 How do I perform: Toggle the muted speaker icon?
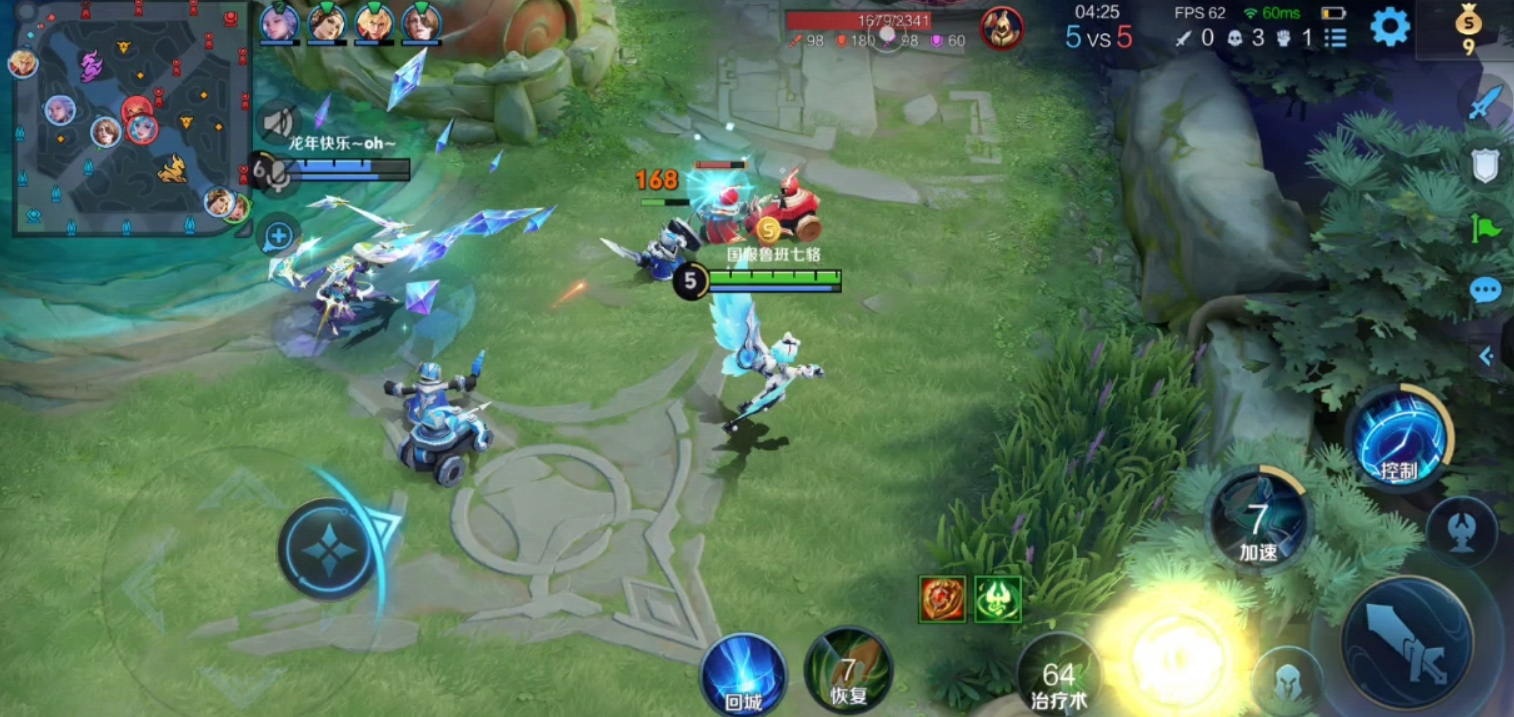click(277, 123)
